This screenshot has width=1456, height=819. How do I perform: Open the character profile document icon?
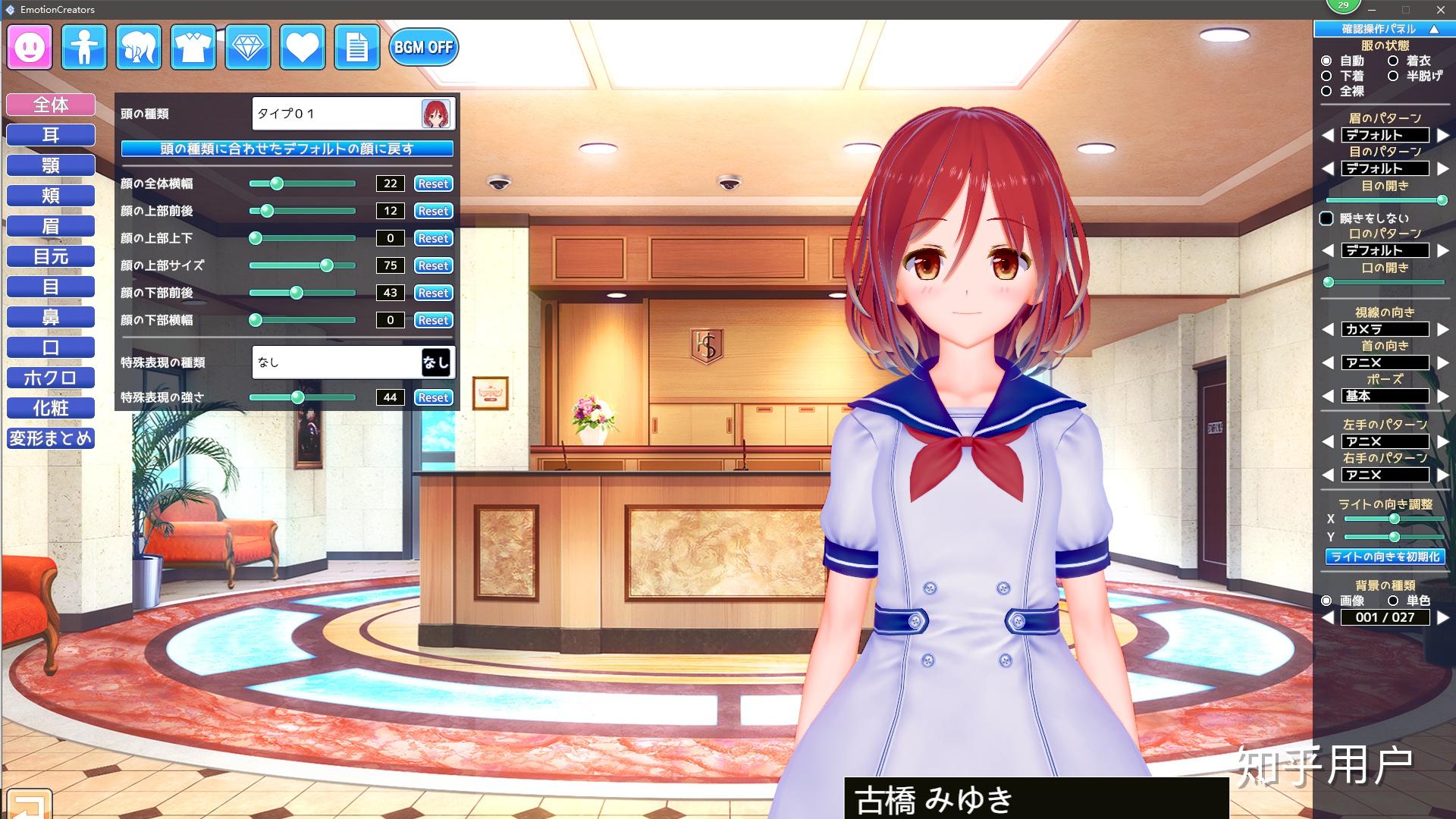[356, 47]
